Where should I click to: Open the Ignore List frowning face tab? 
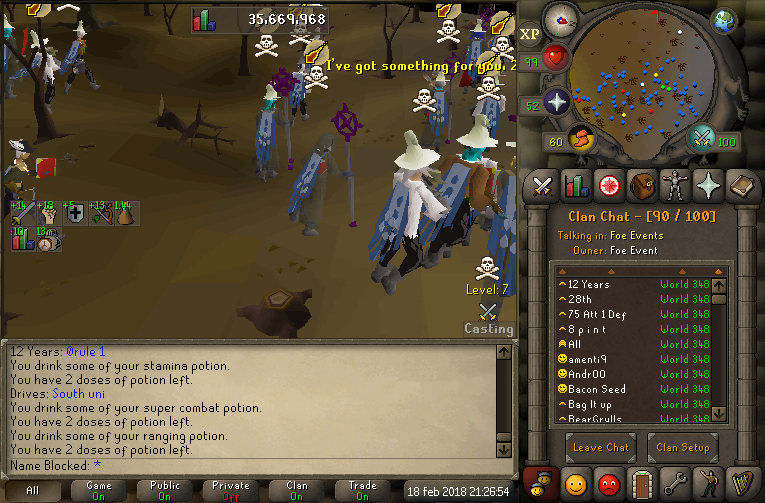609,484
